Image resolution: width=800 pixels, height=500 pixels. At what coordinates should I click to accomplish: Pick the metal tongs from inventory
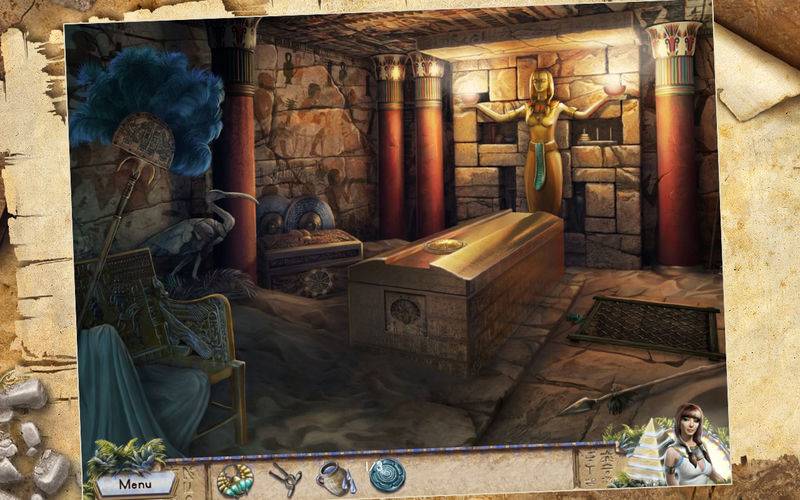[x=285, y=475]
